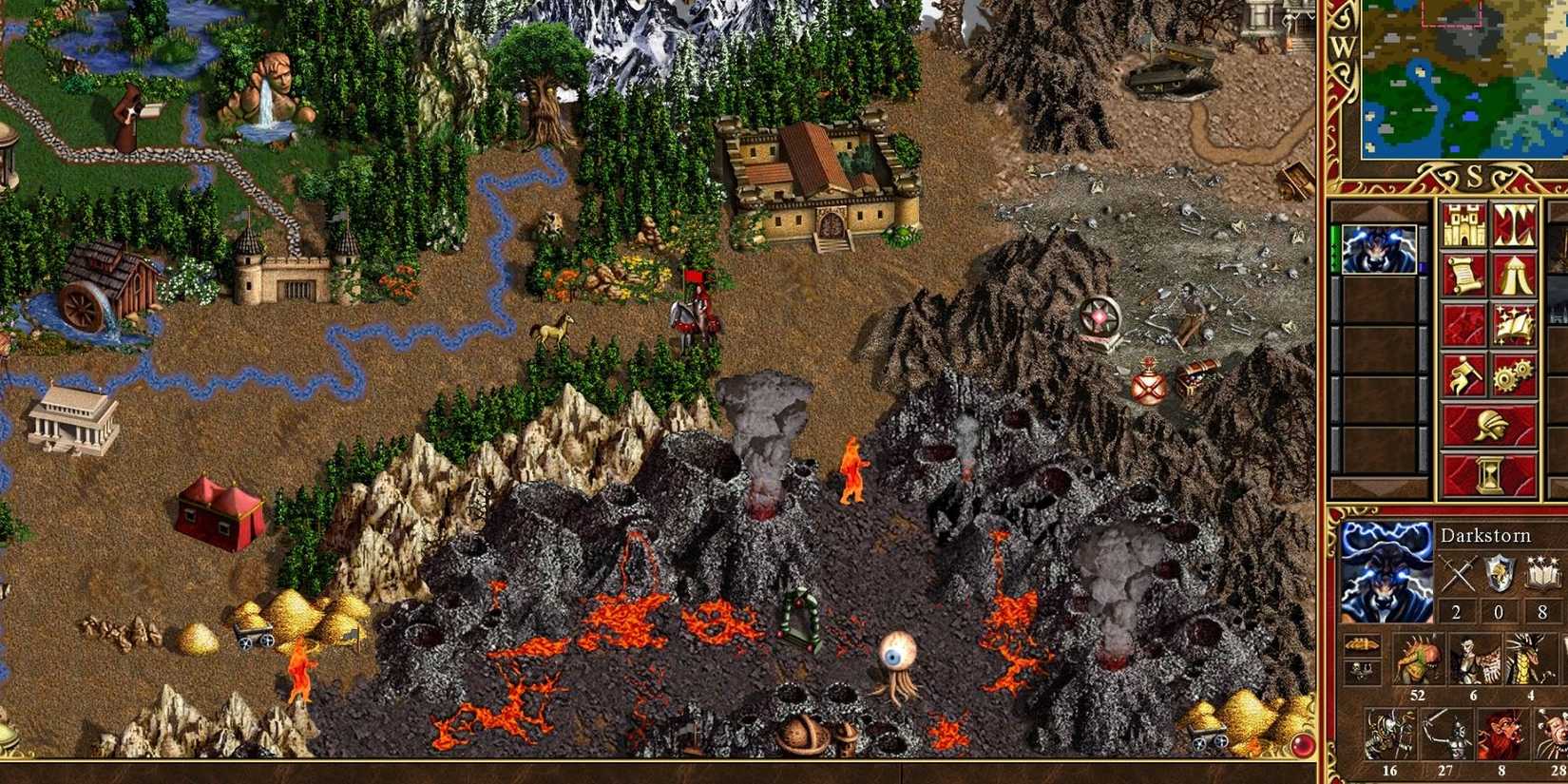Click the morale banner icon beside the army
Screen dimensions: 1568x784
1361,644
